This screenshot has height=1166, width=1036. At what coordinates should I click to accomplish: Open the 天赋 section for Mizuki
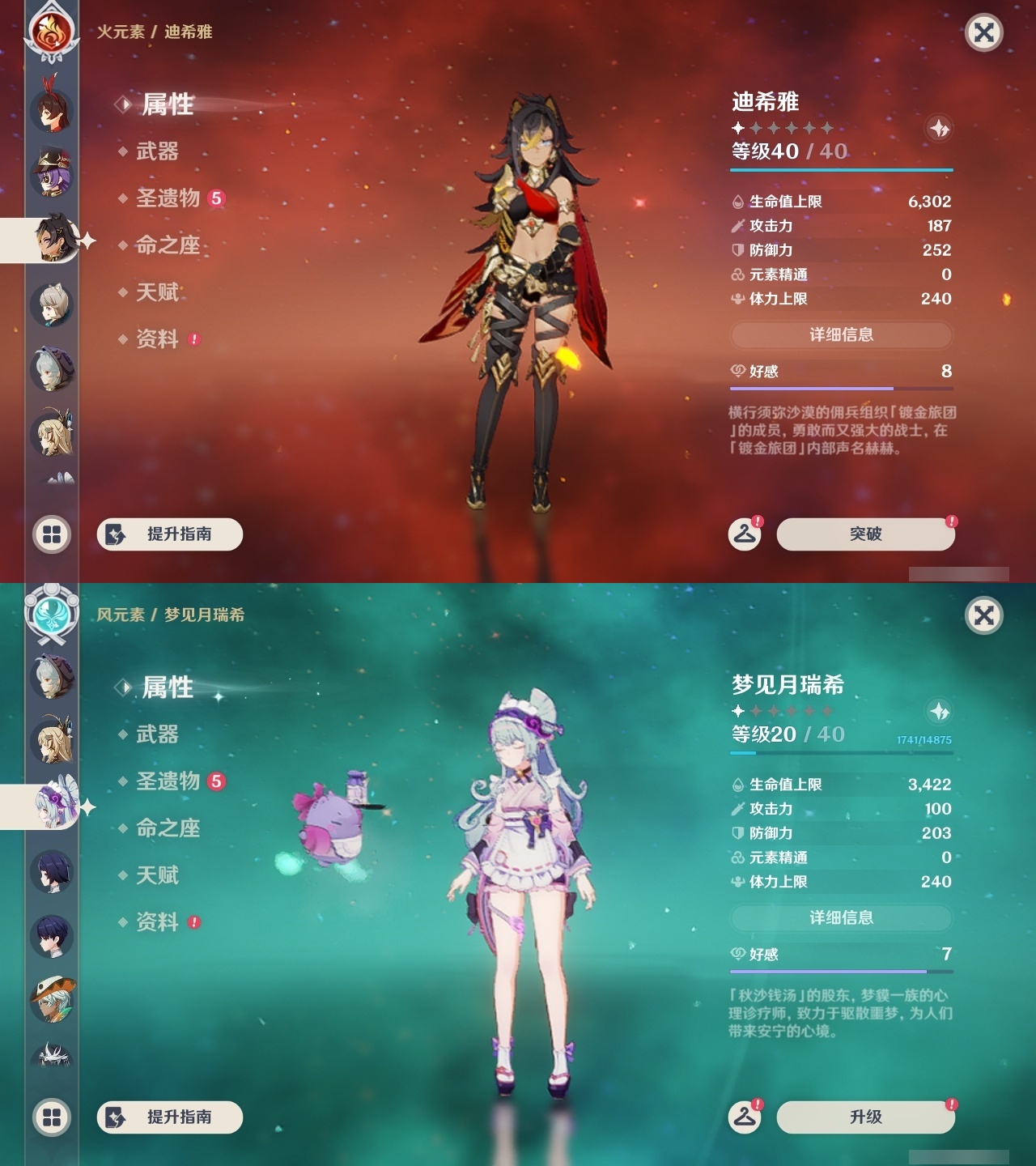tap(158, 875)
